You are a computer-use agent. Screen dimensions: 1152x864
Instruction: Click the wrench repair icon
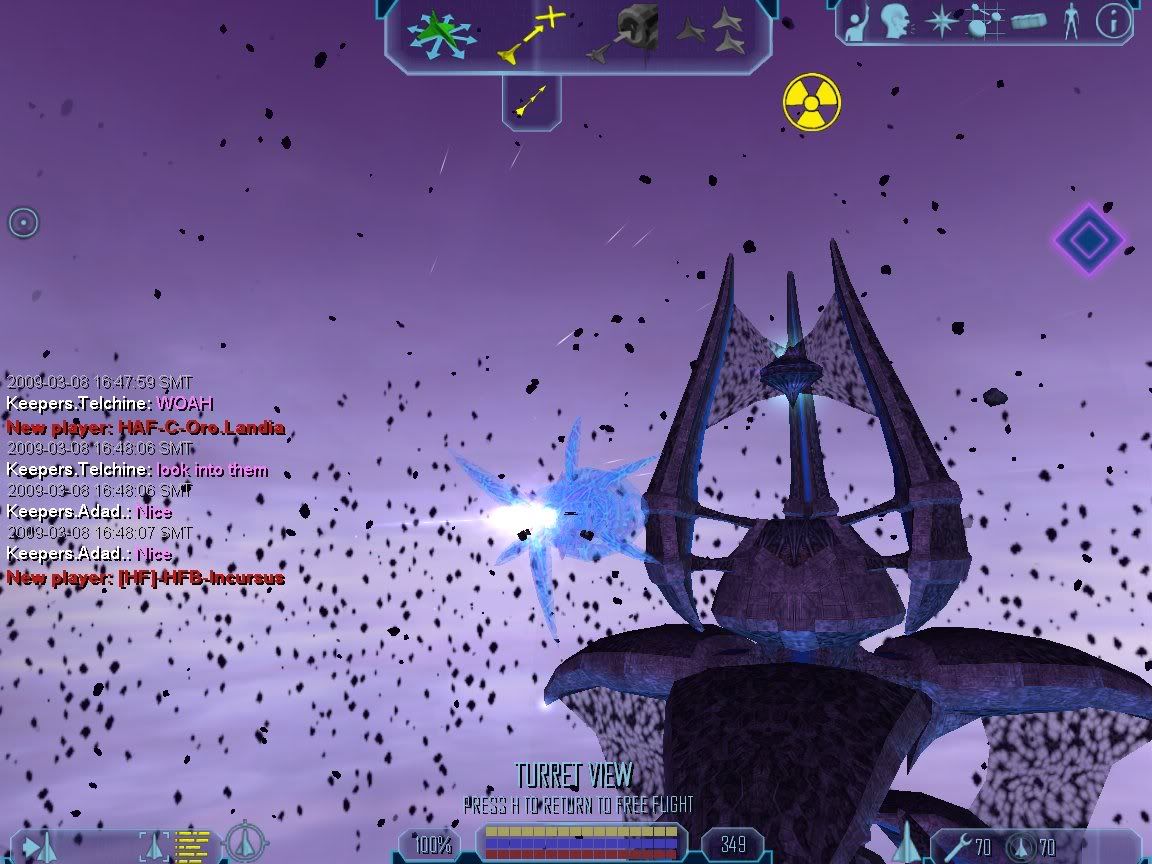[x=958, y=847]
